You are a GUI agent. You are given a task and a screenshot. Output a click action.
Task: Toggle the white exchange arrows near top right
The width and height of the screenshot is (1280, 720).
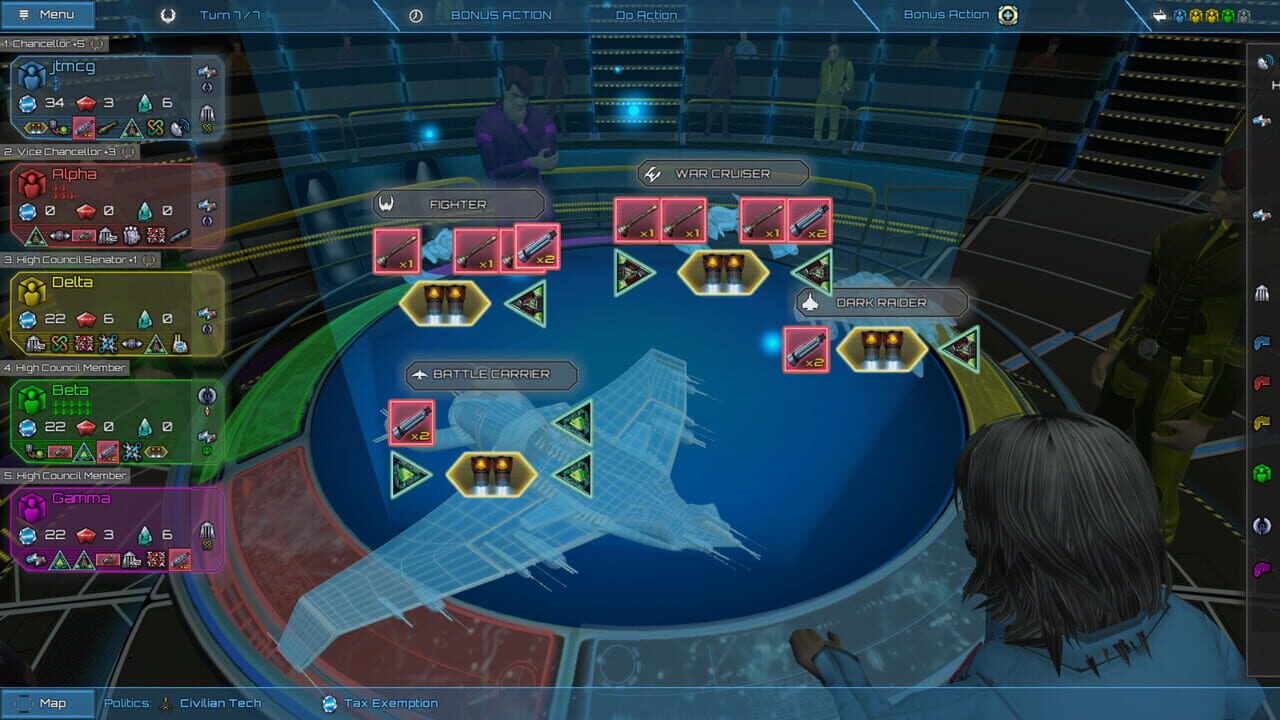[x=1159, y=15]
